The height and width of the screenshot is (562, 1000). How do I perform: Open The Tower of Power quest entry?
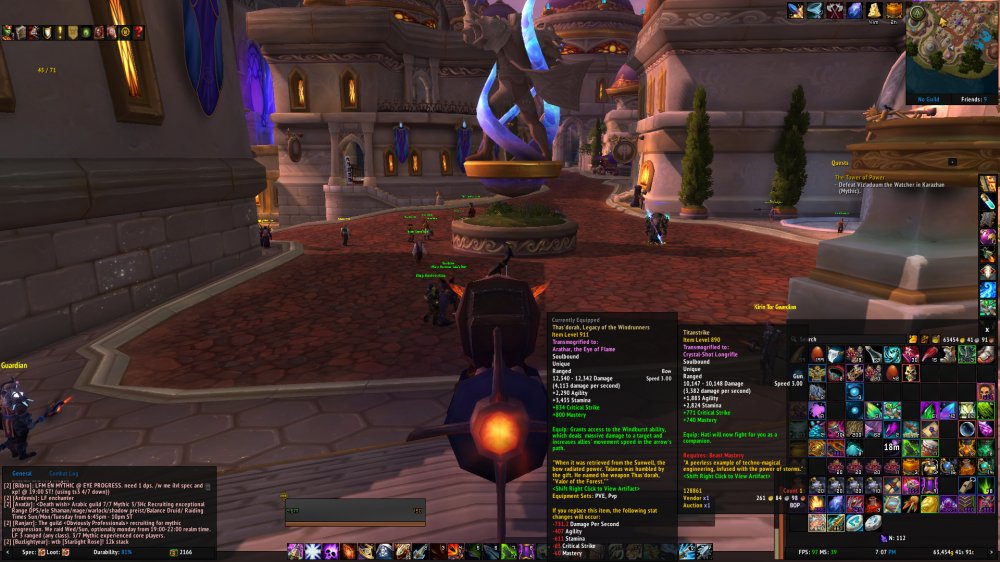(x=864, y=178)
